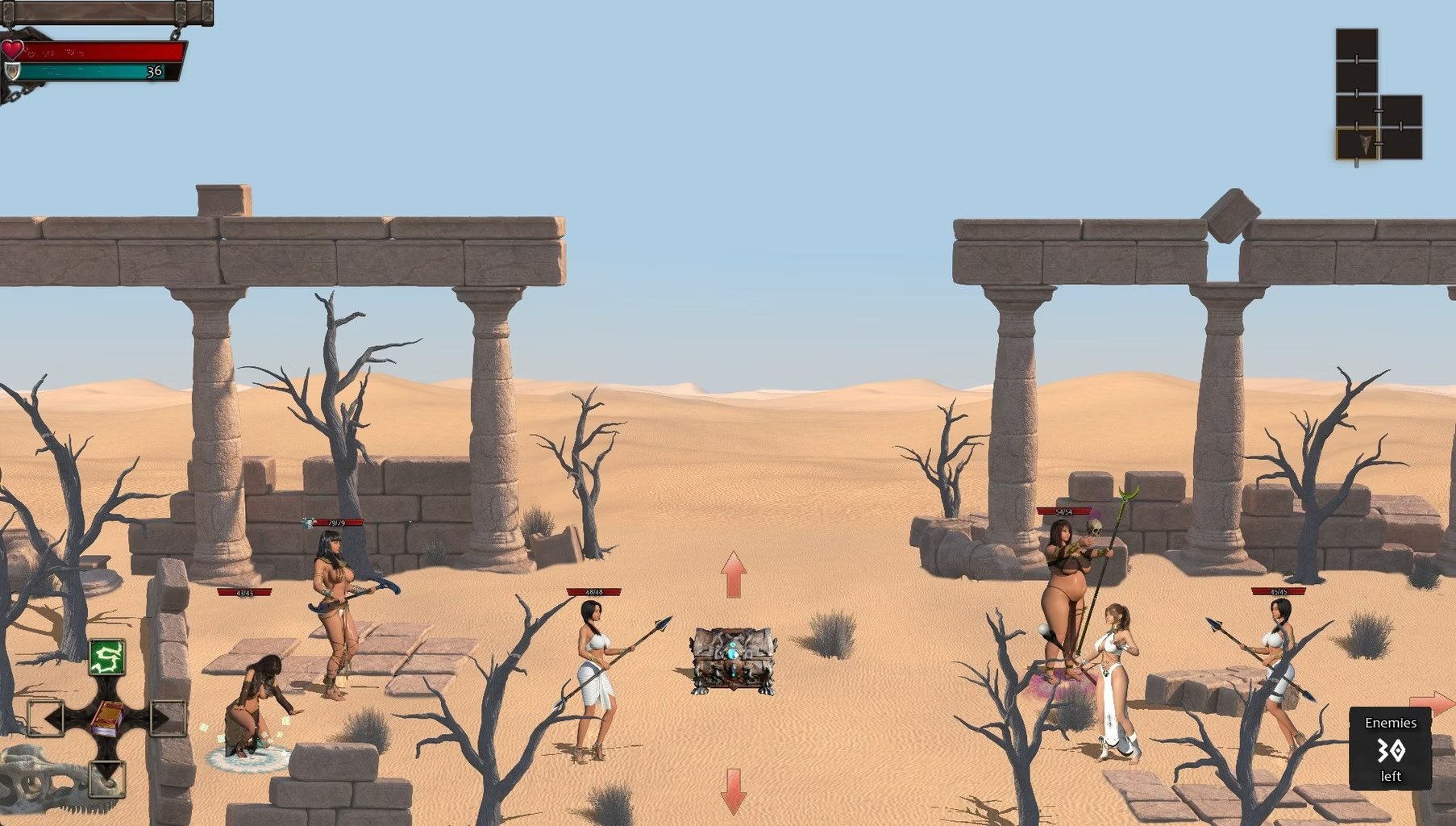Select the empty down-arrow quick slot
The image size is (1456, 826).
pyautogui.click(x=106, y=778)
